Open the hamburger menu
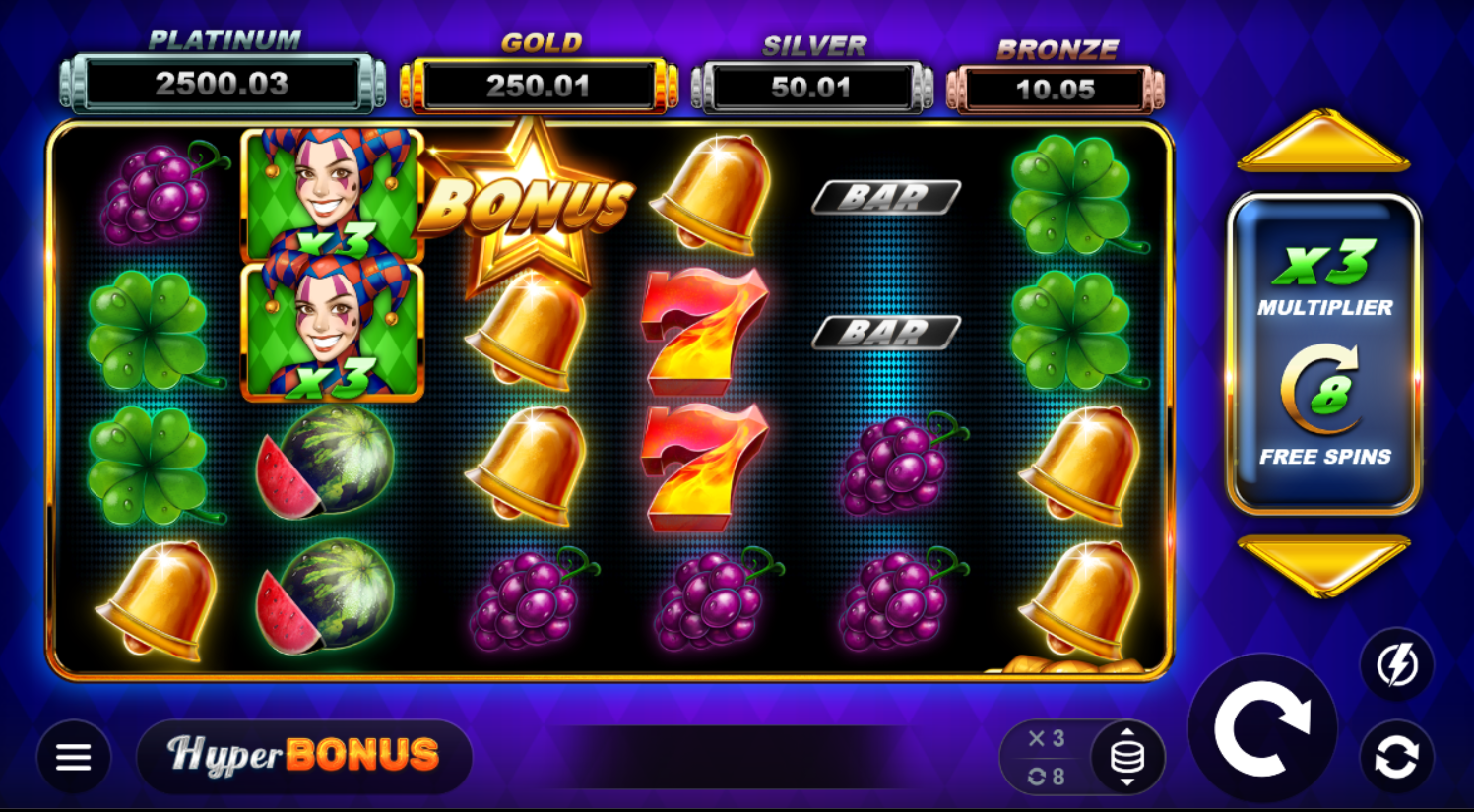Viewport: 1474px width, 812px height. (74, 756)
